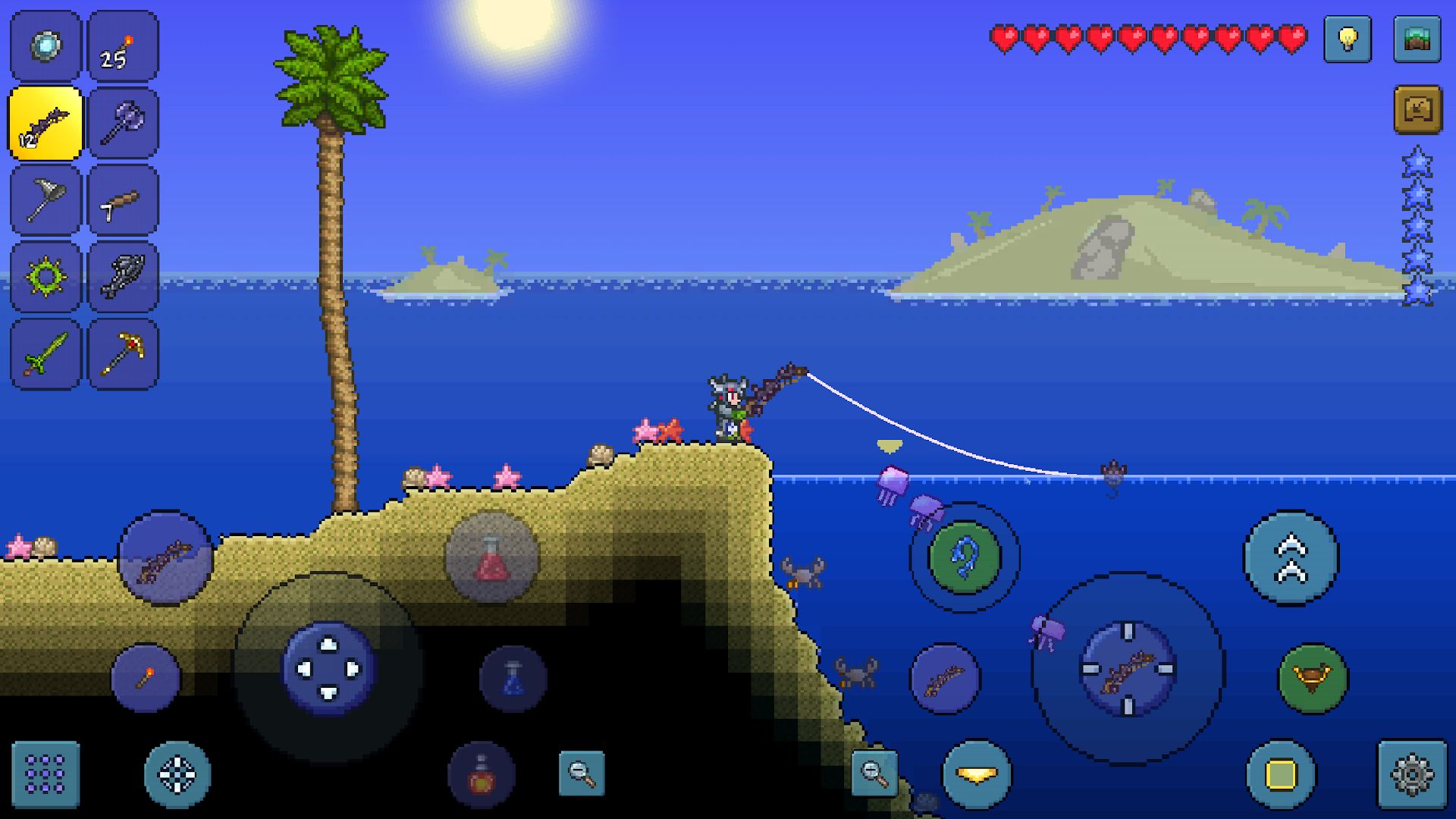This screenshot has width=1456, height=819.
Task: Select the fishing rod hotbar slot
Action: coord(45,121)
